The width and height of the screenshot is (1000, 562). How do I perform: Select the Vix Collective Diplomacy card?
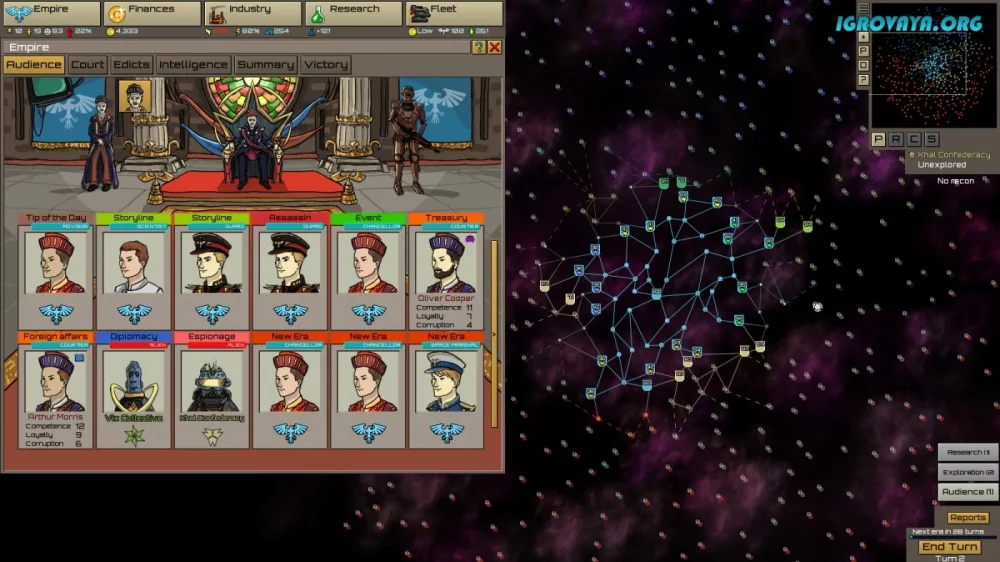pos(134,390)
